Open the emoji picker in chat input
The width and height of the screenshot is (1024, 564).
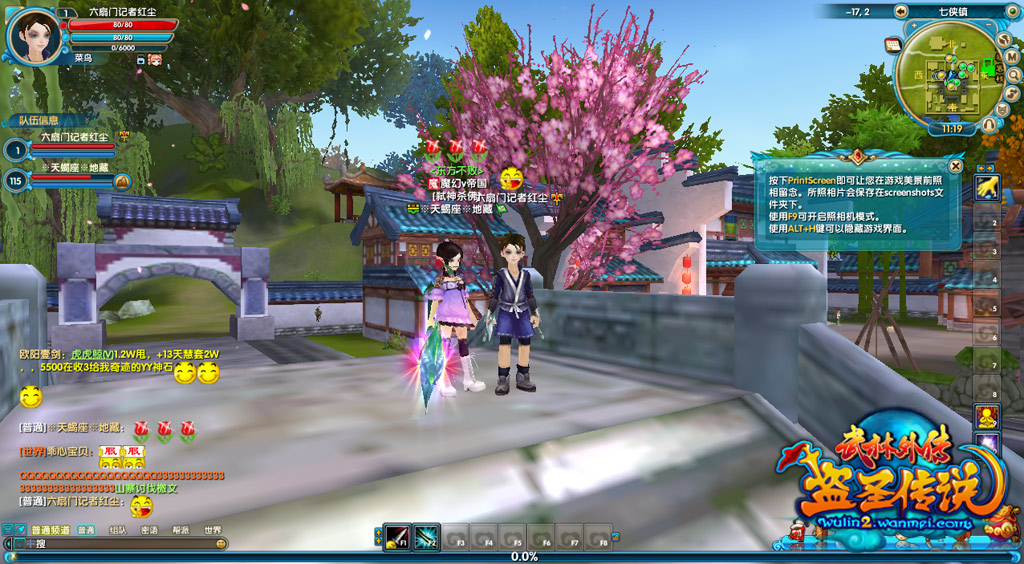tap(220, 543)
